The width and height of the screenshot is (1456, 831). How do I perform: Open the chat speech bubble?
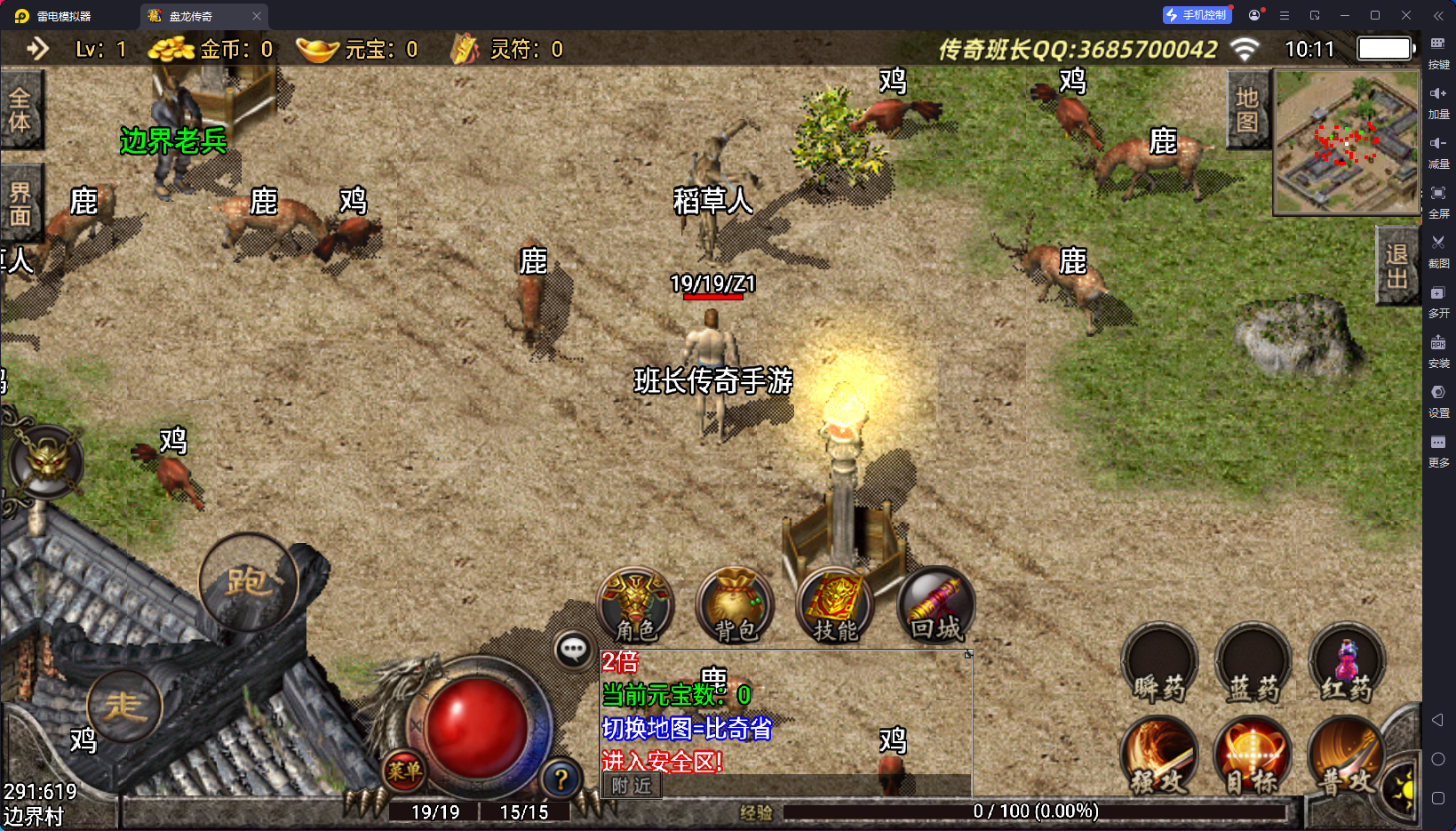[573, 650]
